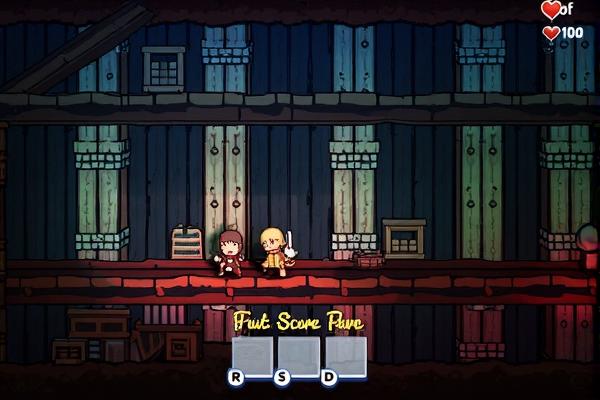Select the slot marked with D
The height and width of the screenshot is (400, 600).
tap(346, 357)
